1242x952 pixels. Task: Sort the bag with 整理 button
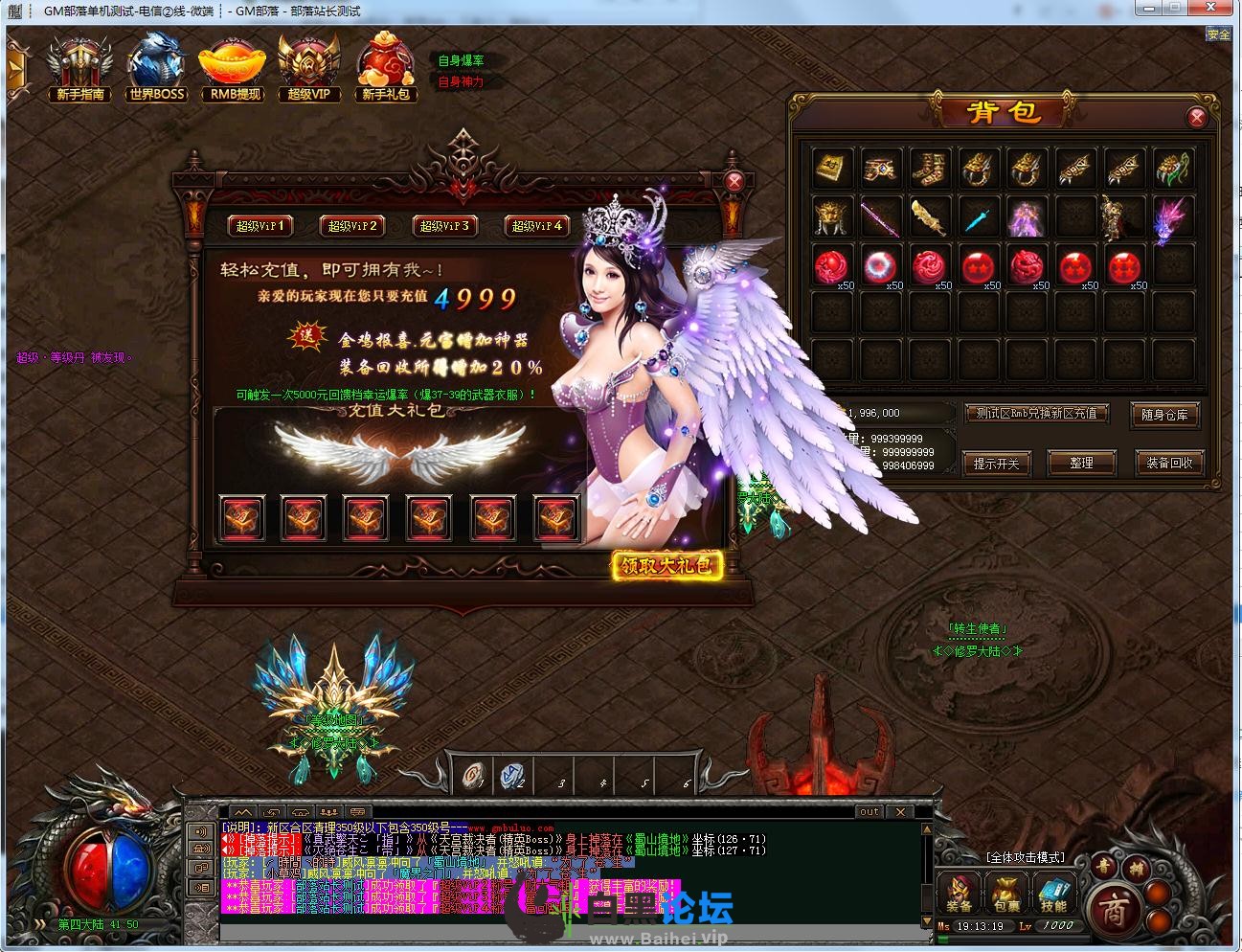[1081, 463]
